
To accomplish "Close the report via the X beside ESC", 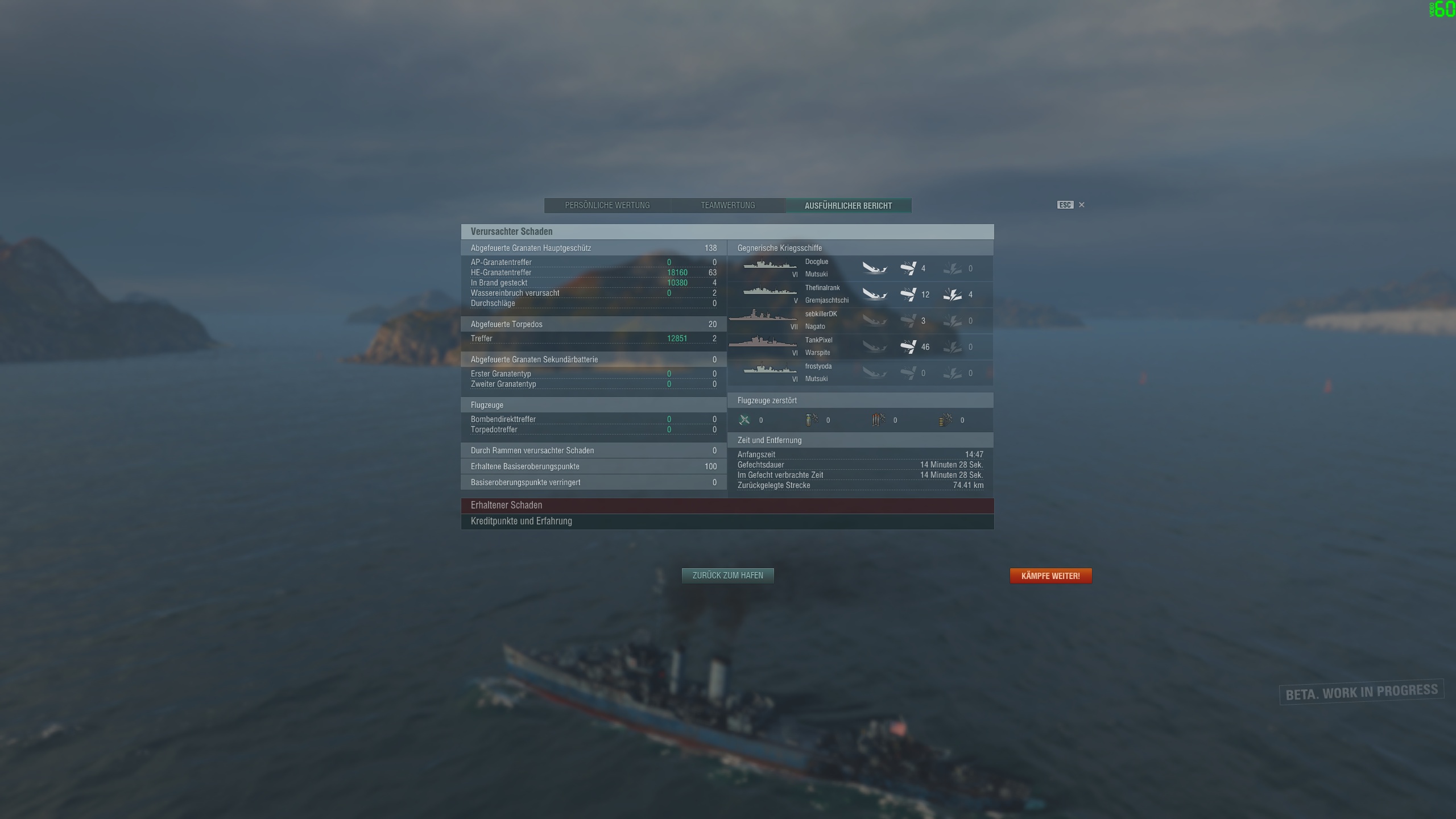I will point(1081,205).
